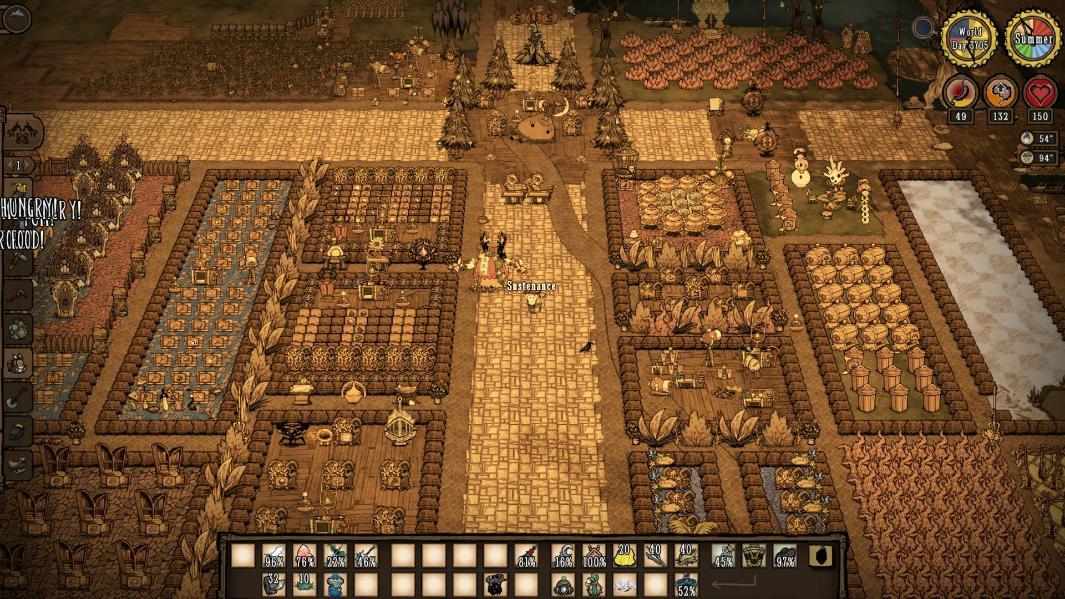Select the dark helmet at 97%
The height and width of the screenshot is (599, 1065).
[785, 556]
